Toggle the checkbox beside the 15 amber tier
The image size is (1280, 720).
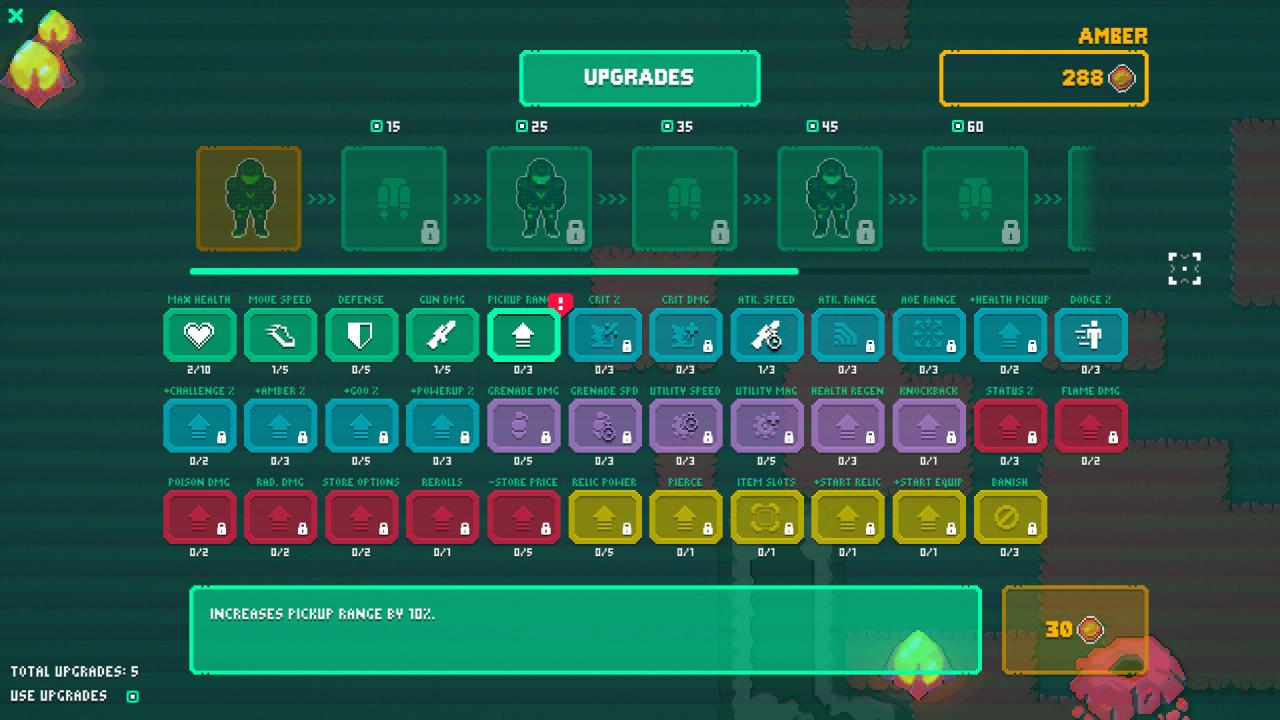coord(374,127)
